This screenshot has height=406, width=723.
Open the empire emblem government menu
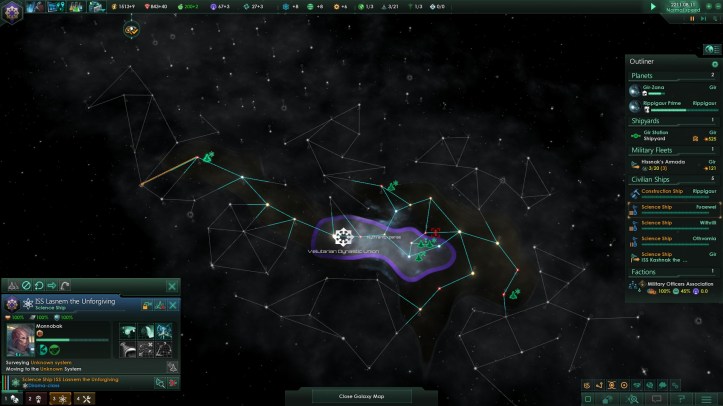(x=13, y=7)
